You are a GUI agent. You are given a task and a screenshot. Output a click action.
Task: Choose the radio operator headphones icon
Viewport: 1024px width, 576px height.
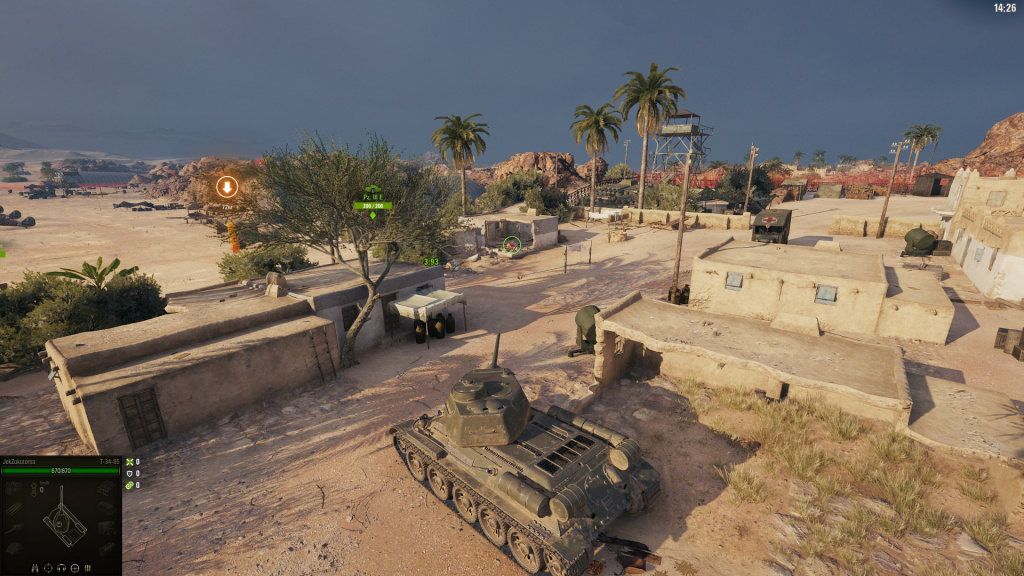coord(61,568)
